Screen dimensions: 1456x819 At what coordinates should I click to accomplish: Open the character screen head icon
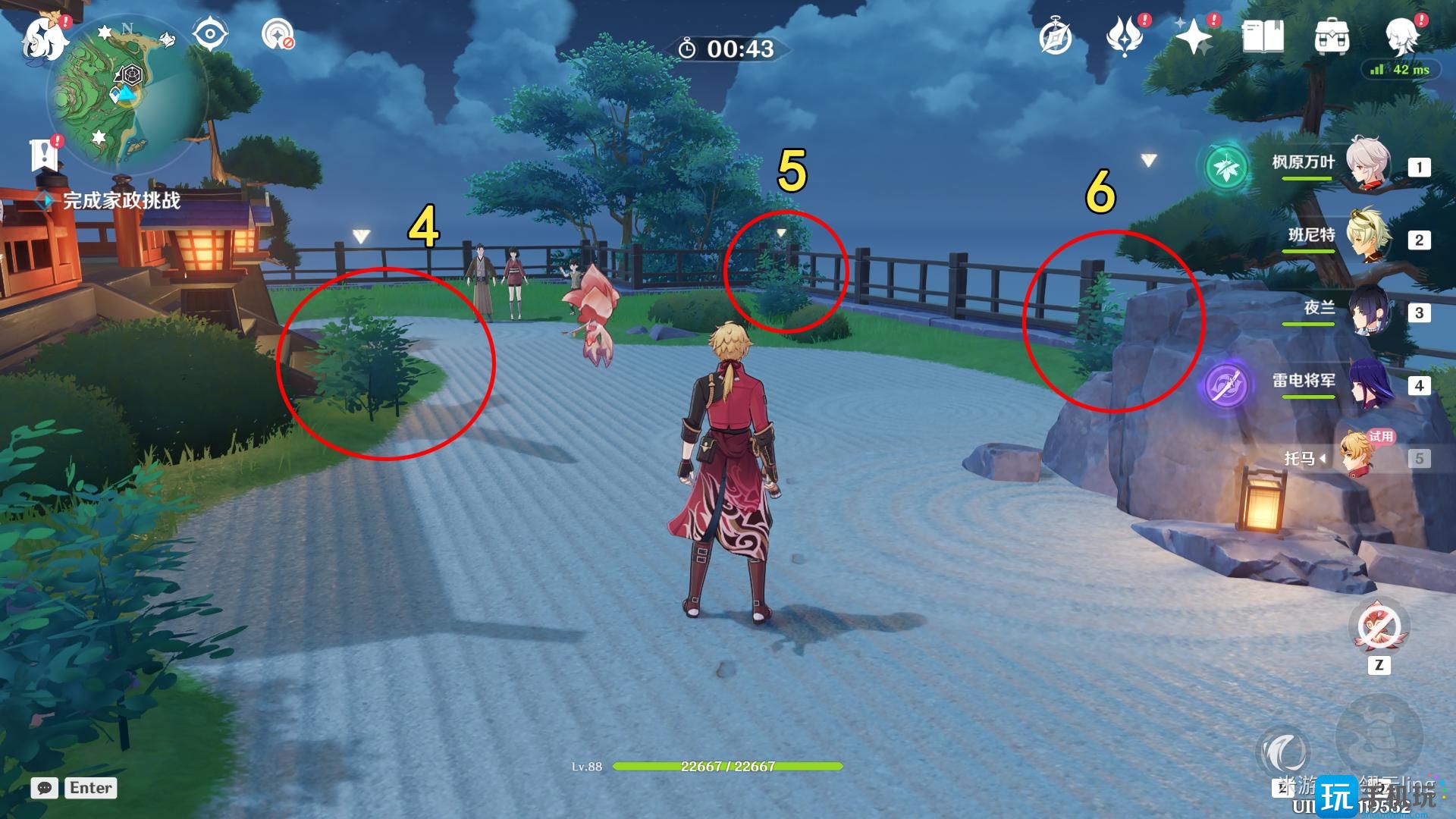coord(1402,35)
